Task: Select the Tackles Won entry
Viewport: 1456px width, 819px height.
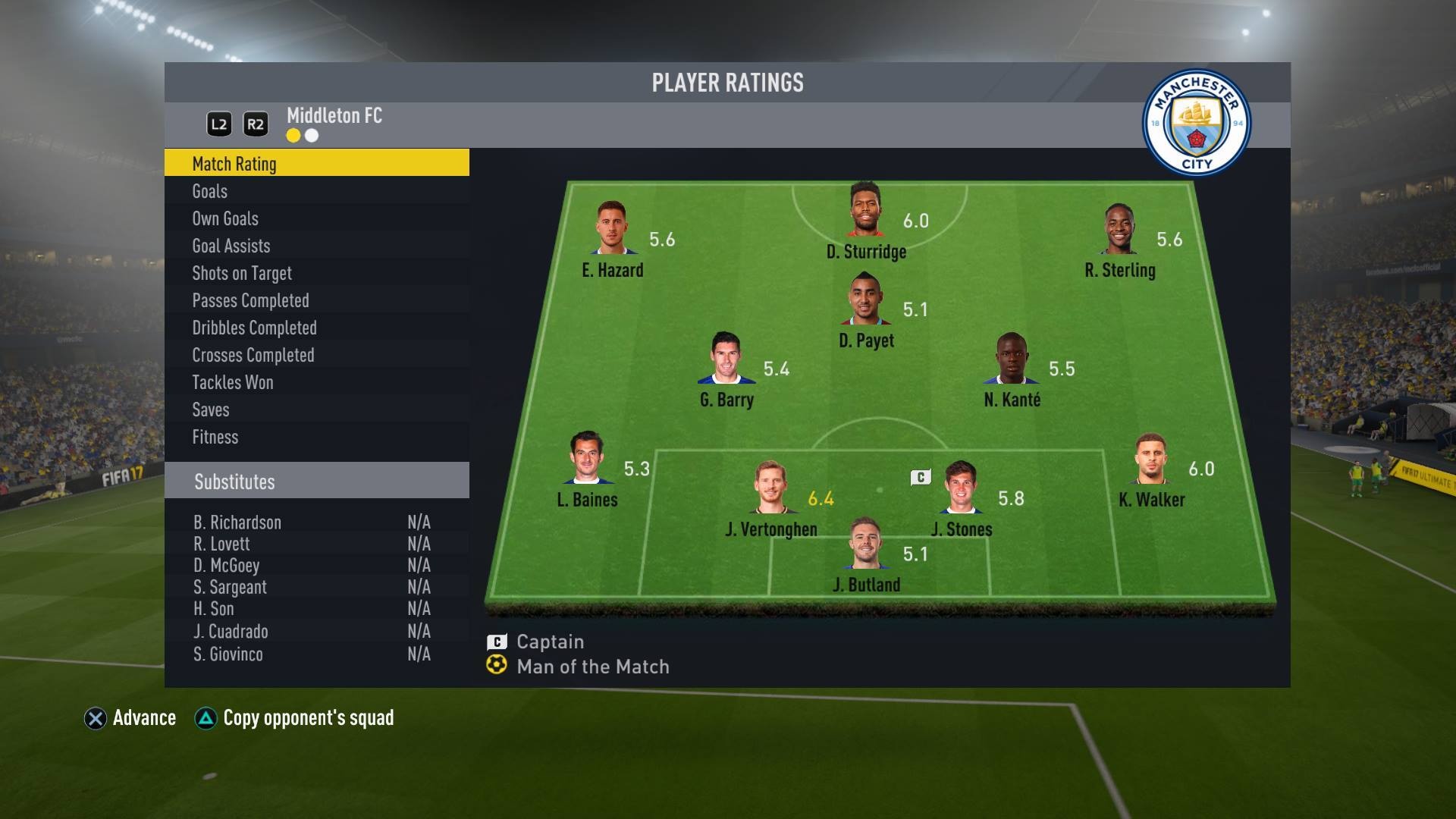Action: pos(316,382)
